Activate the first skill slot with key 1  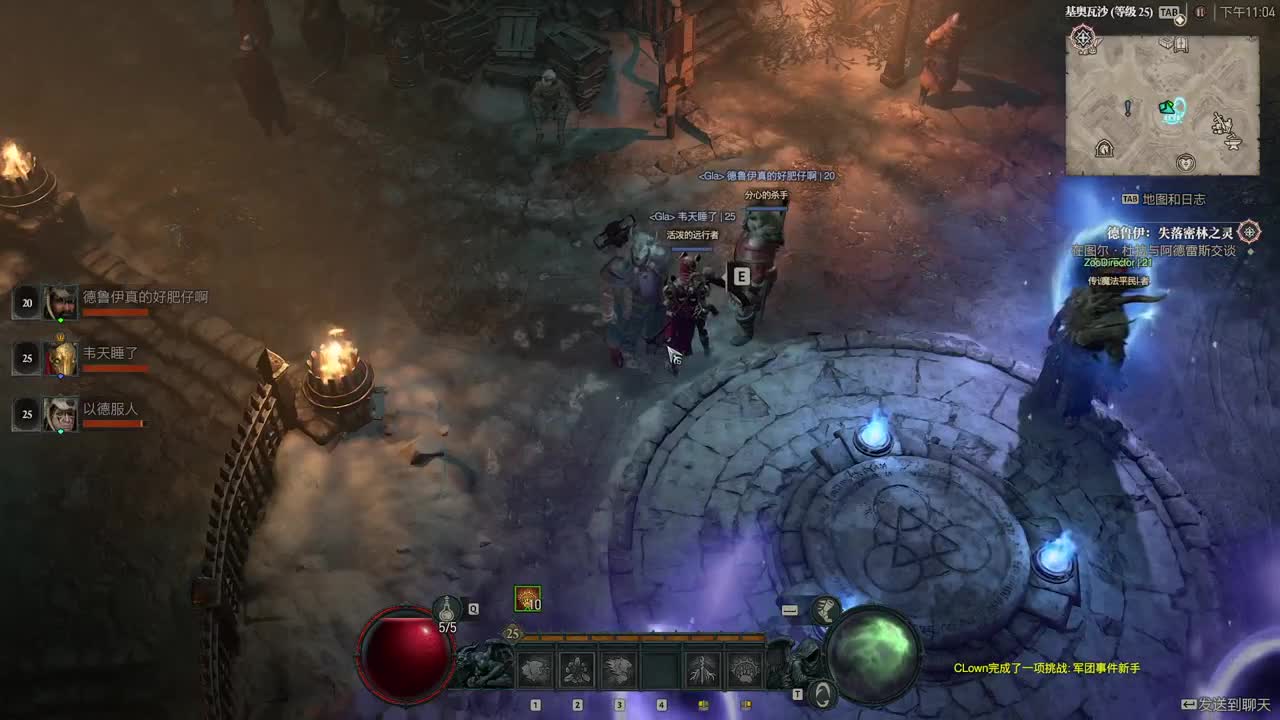(535, 669)
